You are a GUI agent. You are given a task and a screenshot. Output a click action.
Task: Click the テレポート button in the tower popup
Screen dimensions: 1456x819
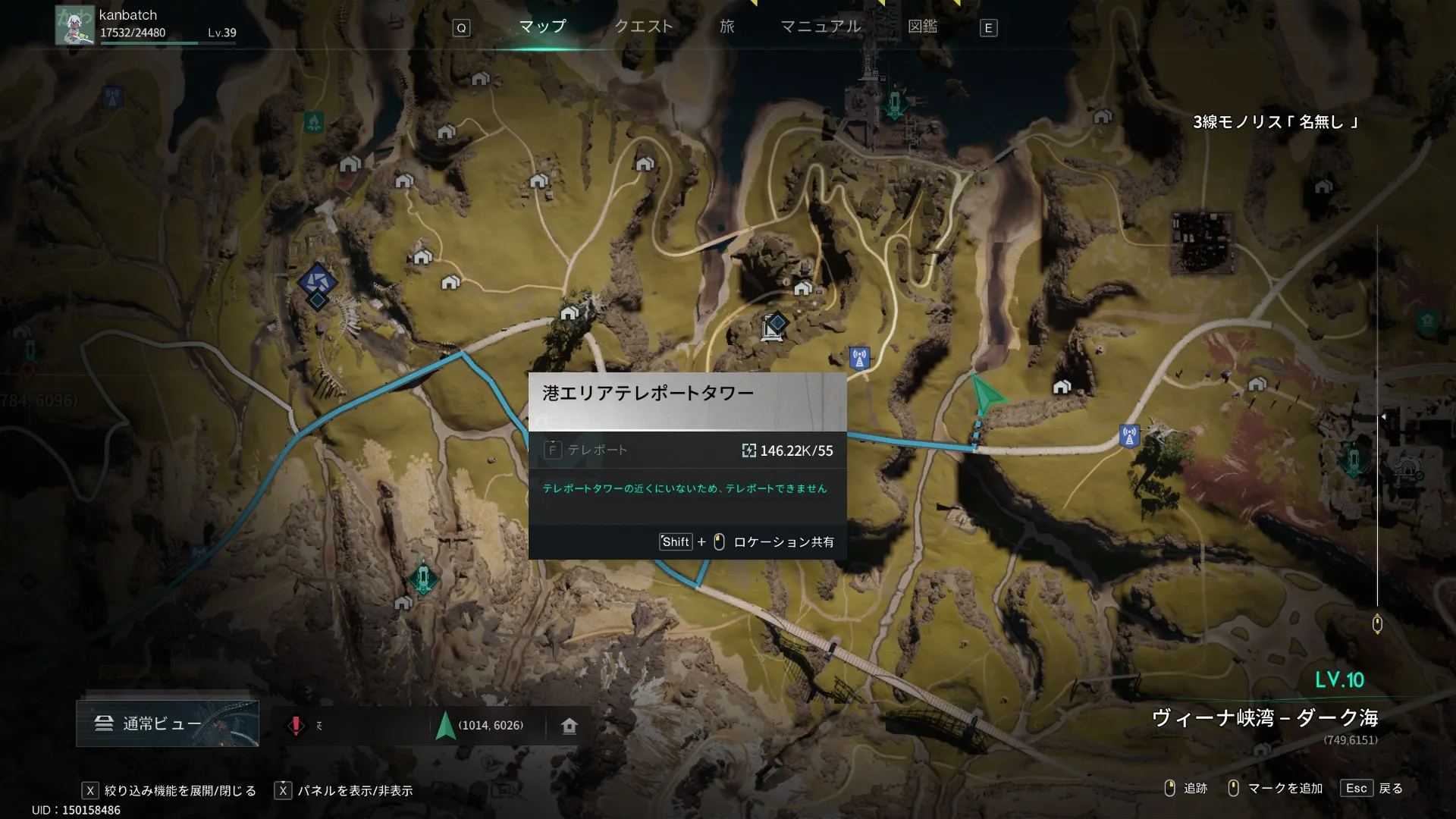tap(586, 450)
